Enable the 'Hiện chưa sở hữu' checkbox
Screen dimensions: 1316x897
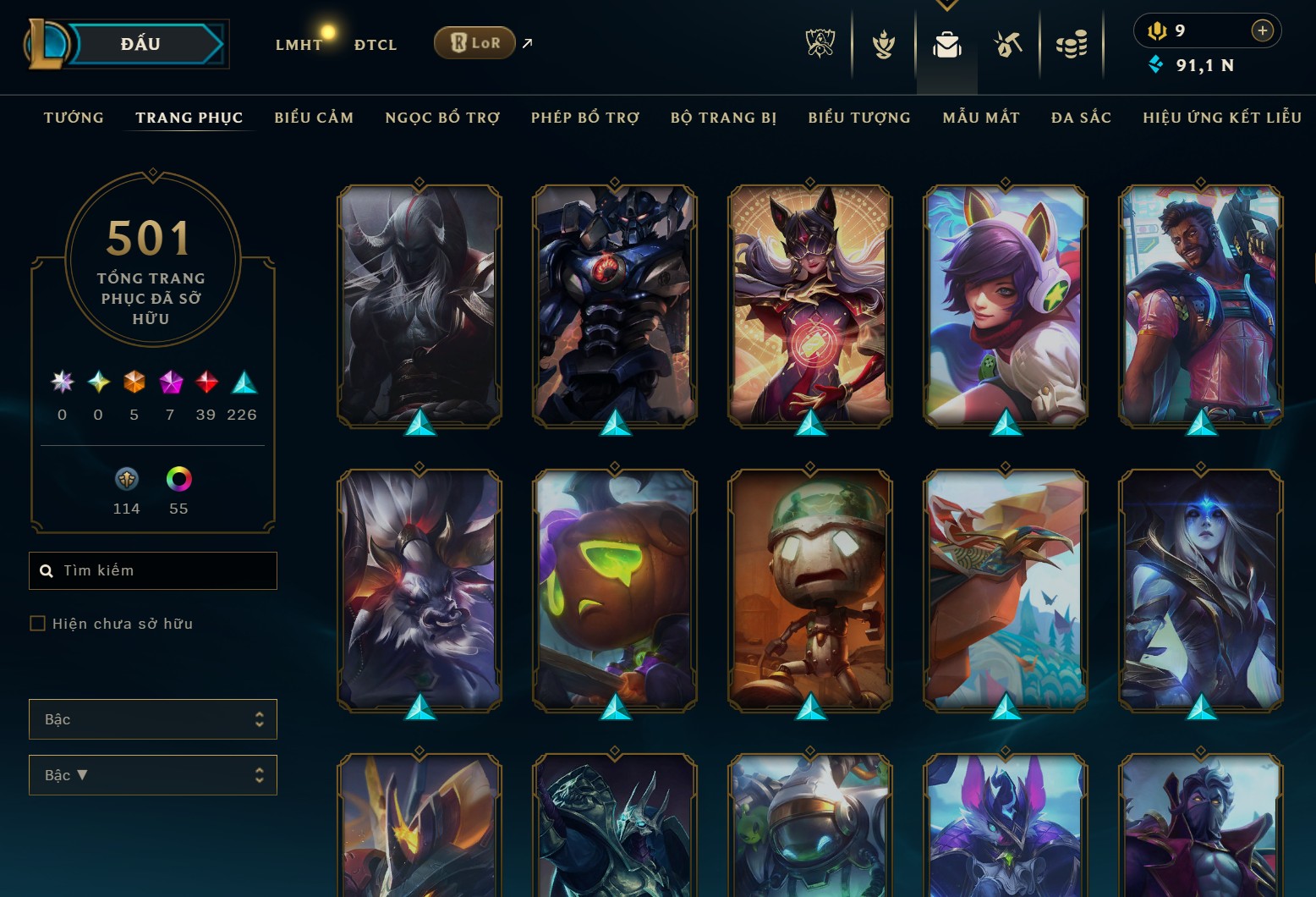click(38, 624)
